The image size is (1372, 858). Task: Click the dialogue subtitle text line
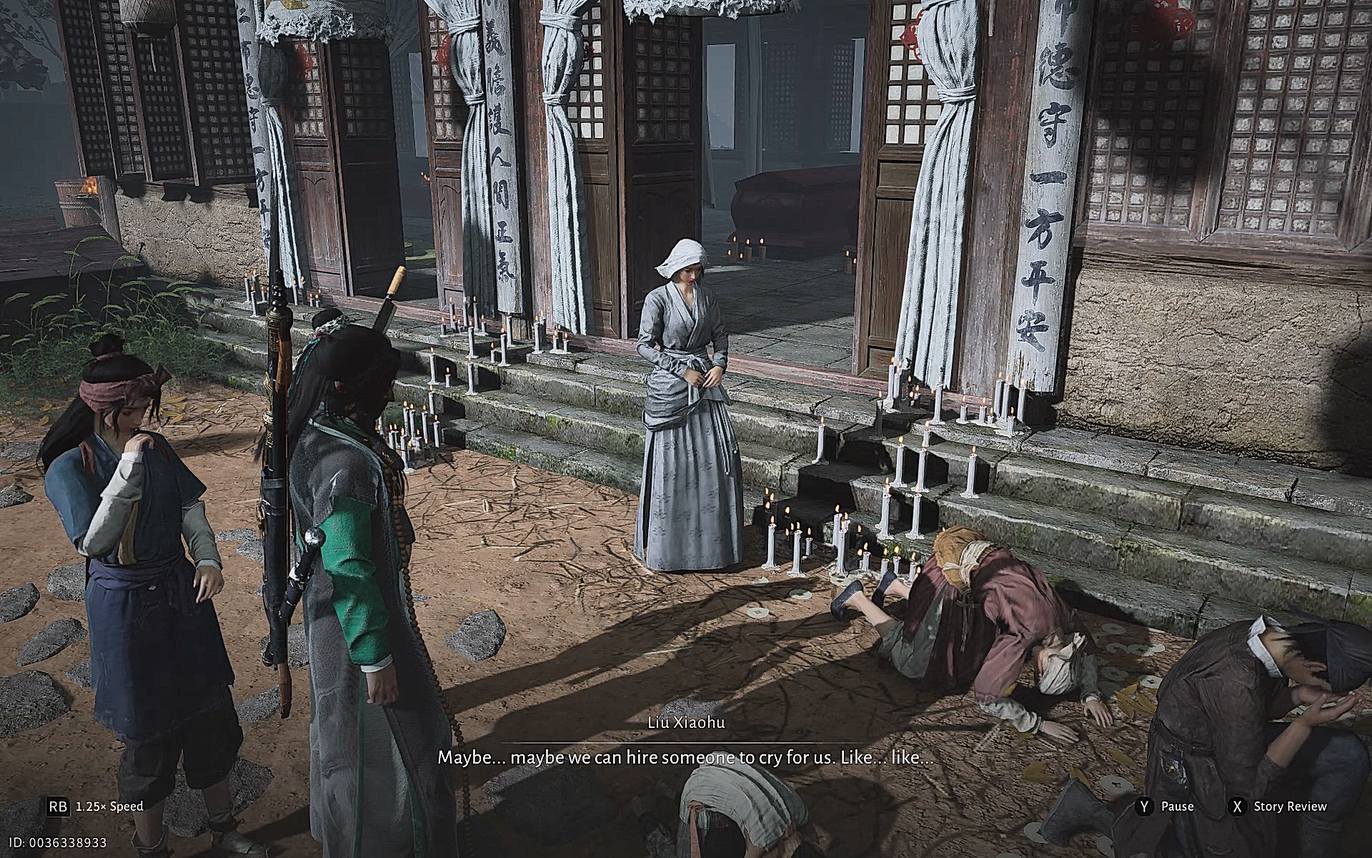tap(686, 757)
